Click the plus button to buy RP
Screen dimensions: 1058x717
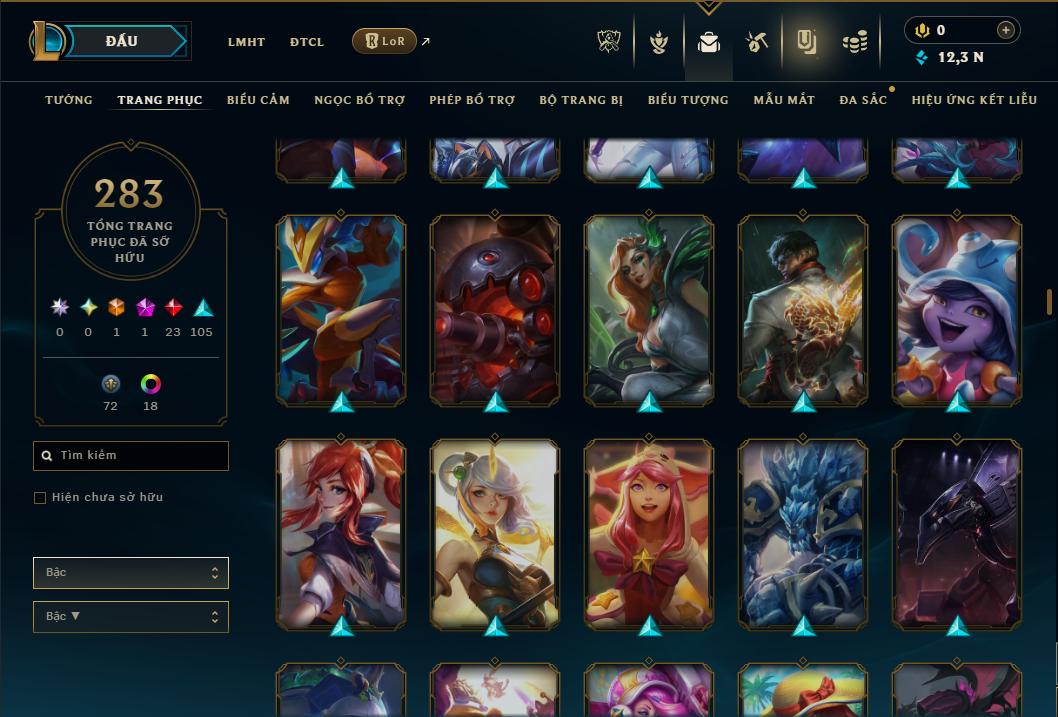(1006, 30)
